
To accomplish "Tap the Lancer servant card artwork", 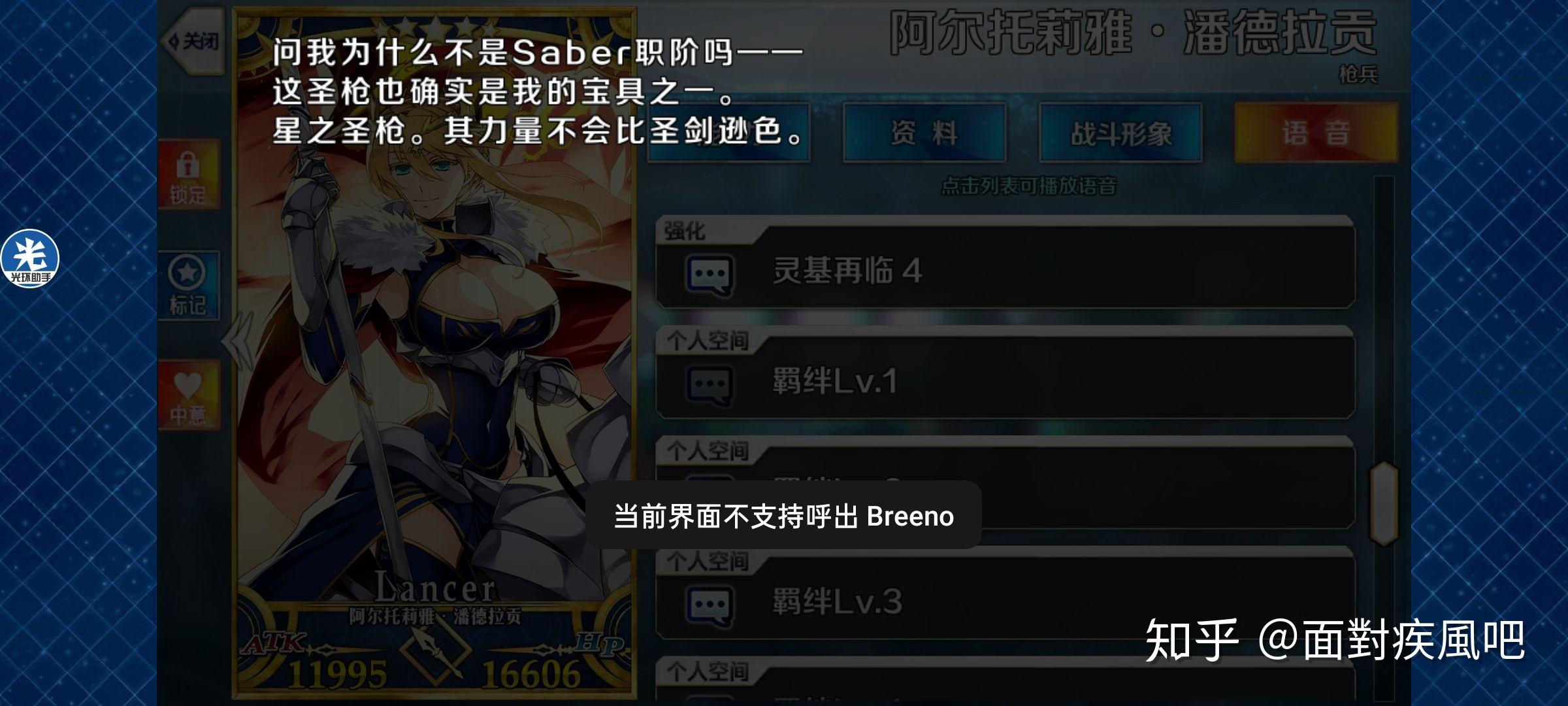I will [x=434, y=360].
